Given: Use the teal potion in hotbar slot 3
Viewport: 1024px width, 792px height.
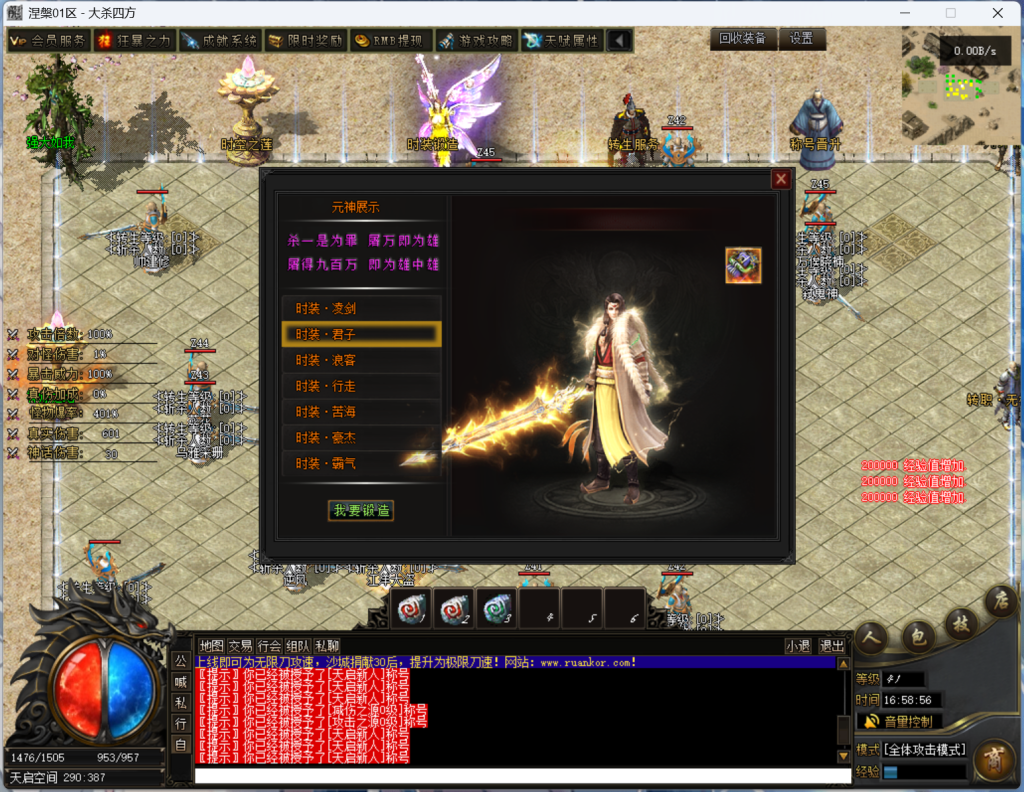Looking at the screenshot, I should [496, 609].
